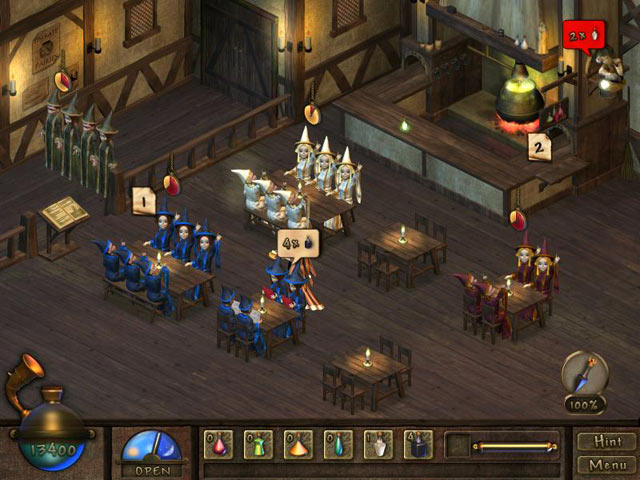Select the white potion bottle slot
This screenshot has height=480, width=640.
[x=378, y=445]
